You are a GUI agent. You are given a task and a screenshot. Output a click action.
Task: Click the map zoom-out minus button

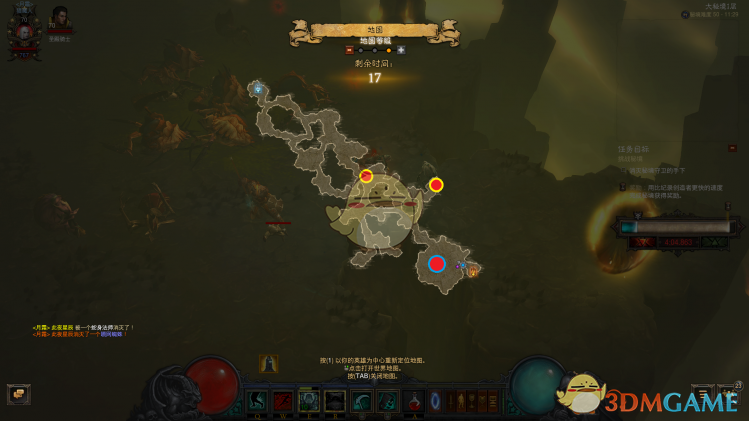click(x=349, y=49)
